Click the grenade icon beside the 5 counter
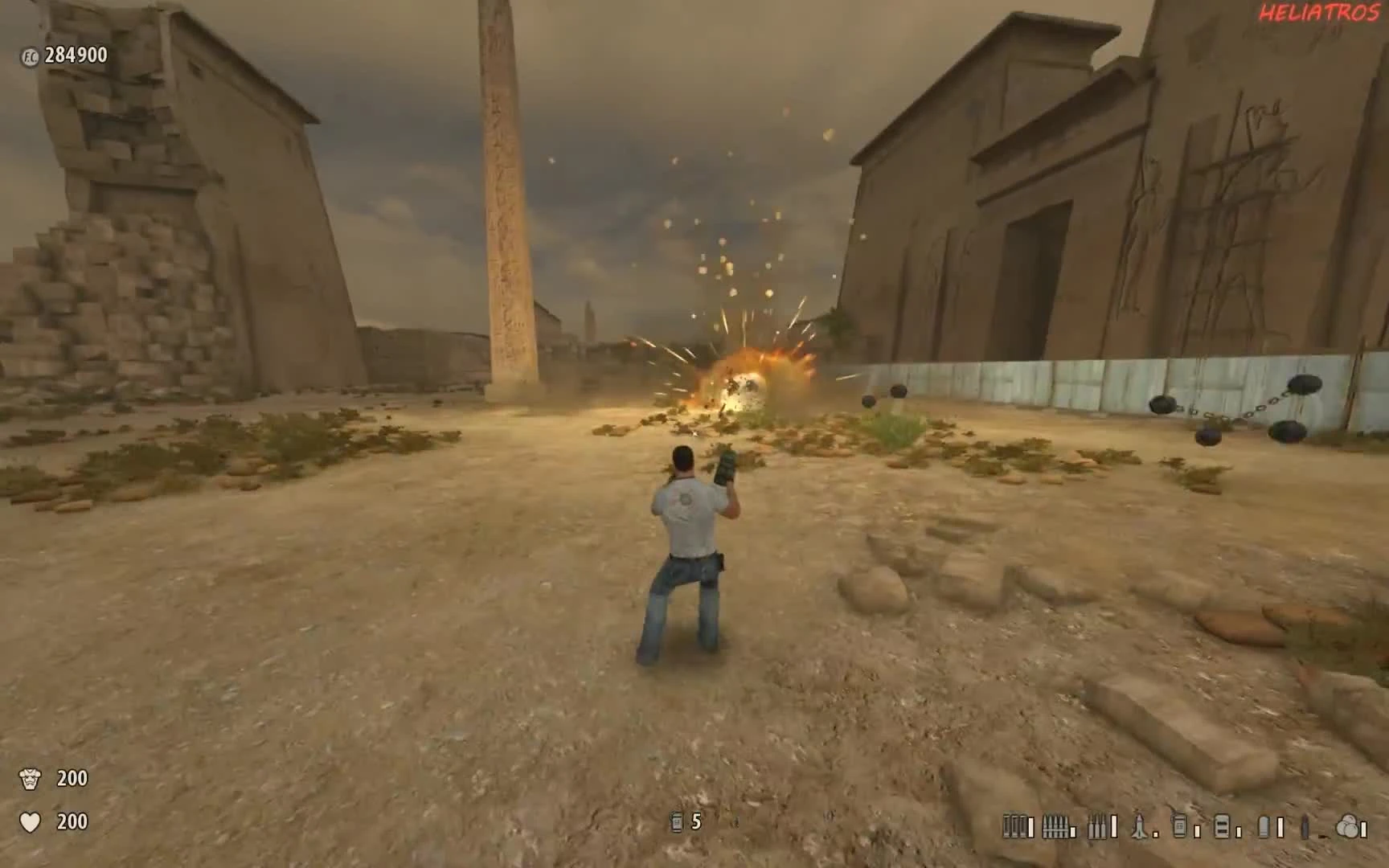1389x868 pixels. click(x=674, y=822)
